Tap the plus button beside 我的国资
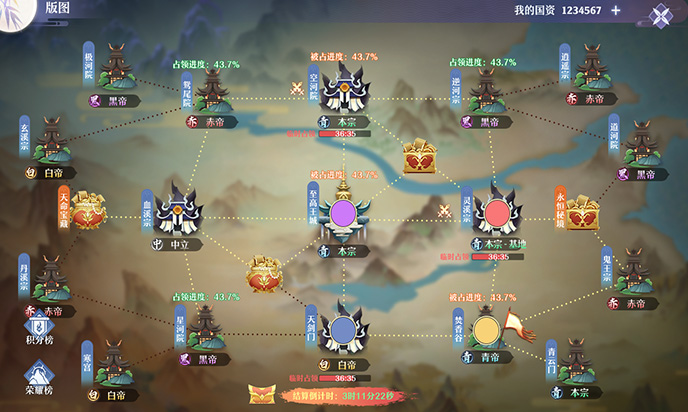The width and height of the screenshot is (688, 412). pos(616,10)
